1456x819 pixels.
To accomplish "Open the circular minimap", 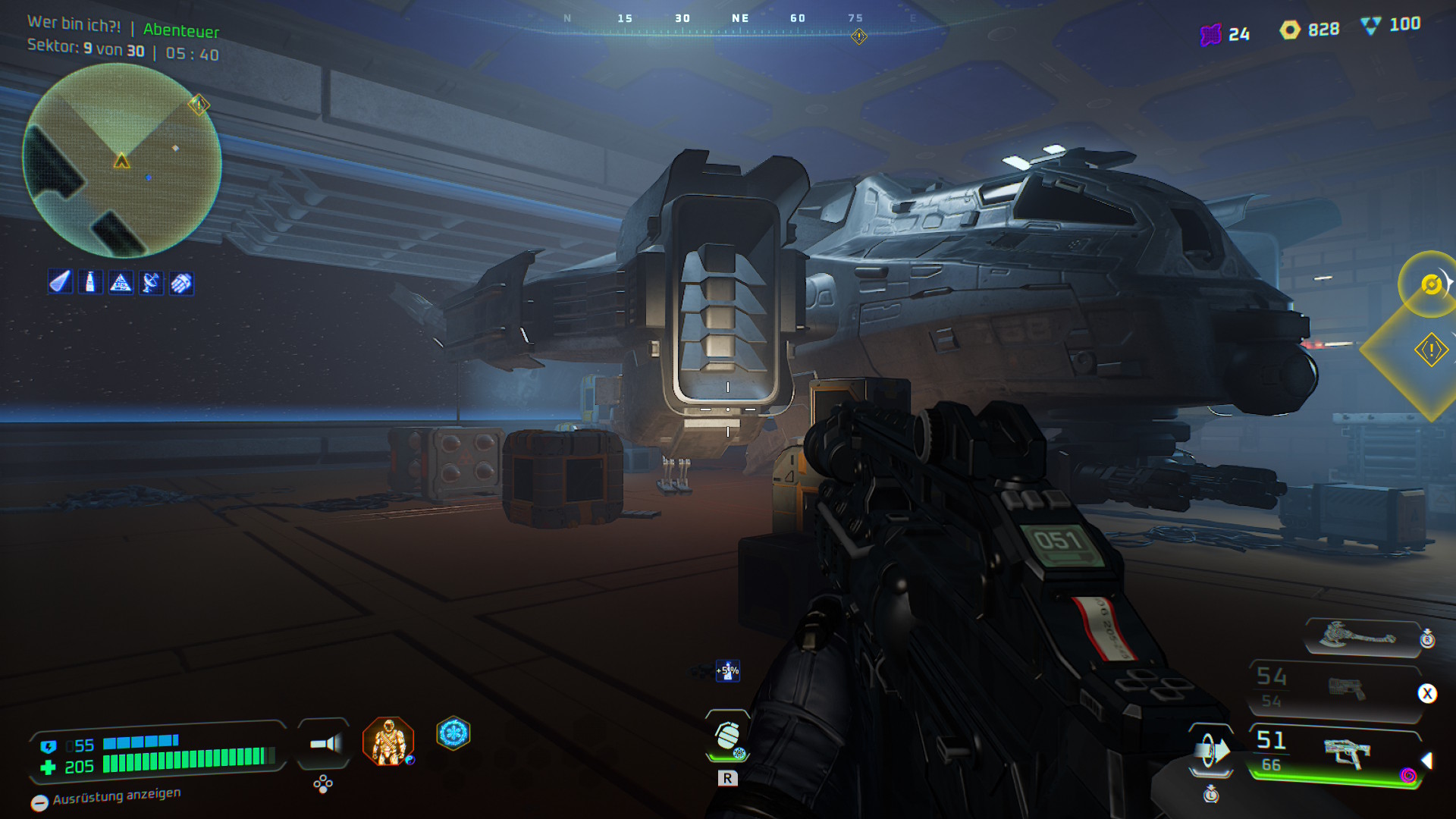I will pos(121,161).
